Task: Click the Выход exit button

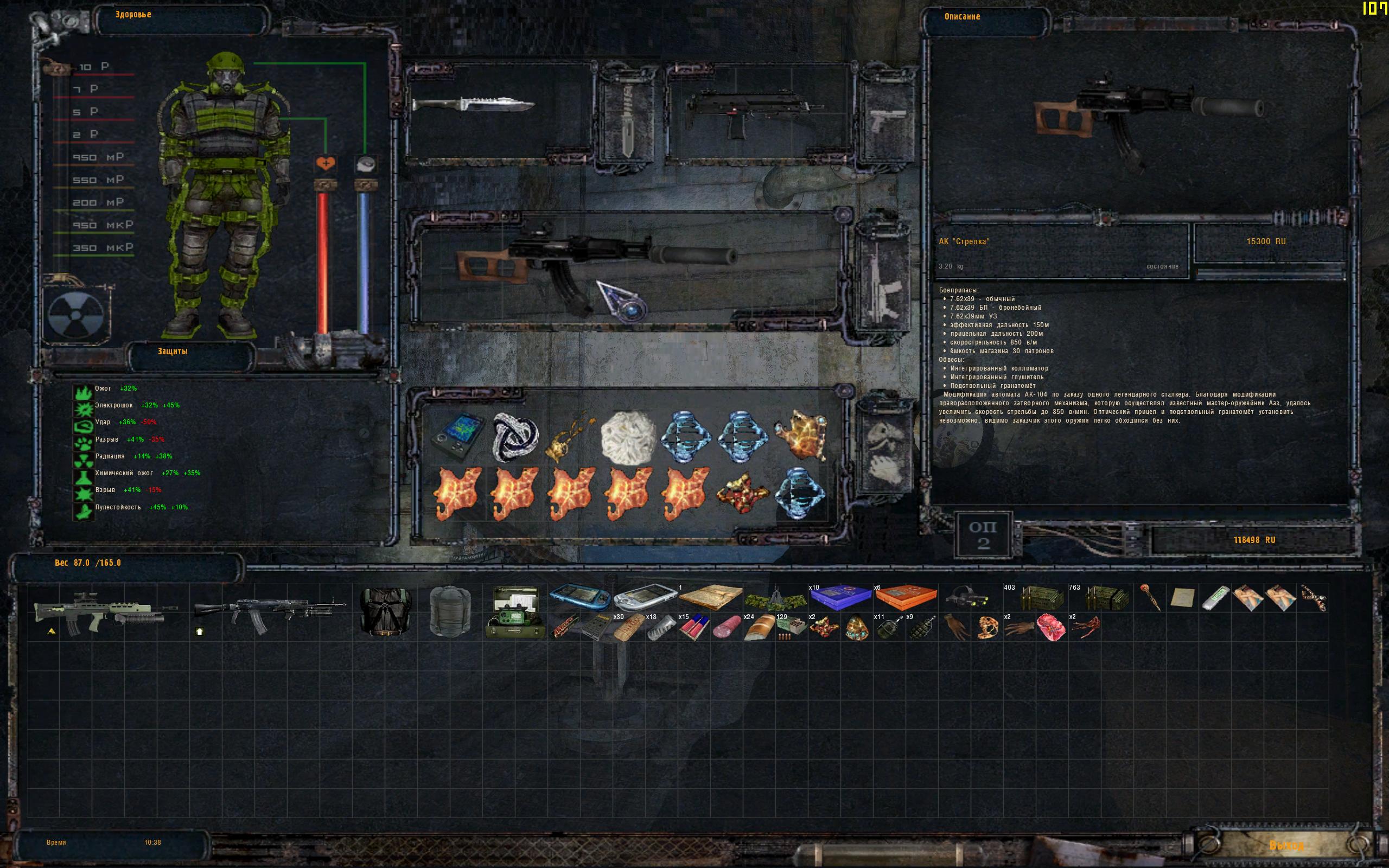Action: tap(1286, 845)
